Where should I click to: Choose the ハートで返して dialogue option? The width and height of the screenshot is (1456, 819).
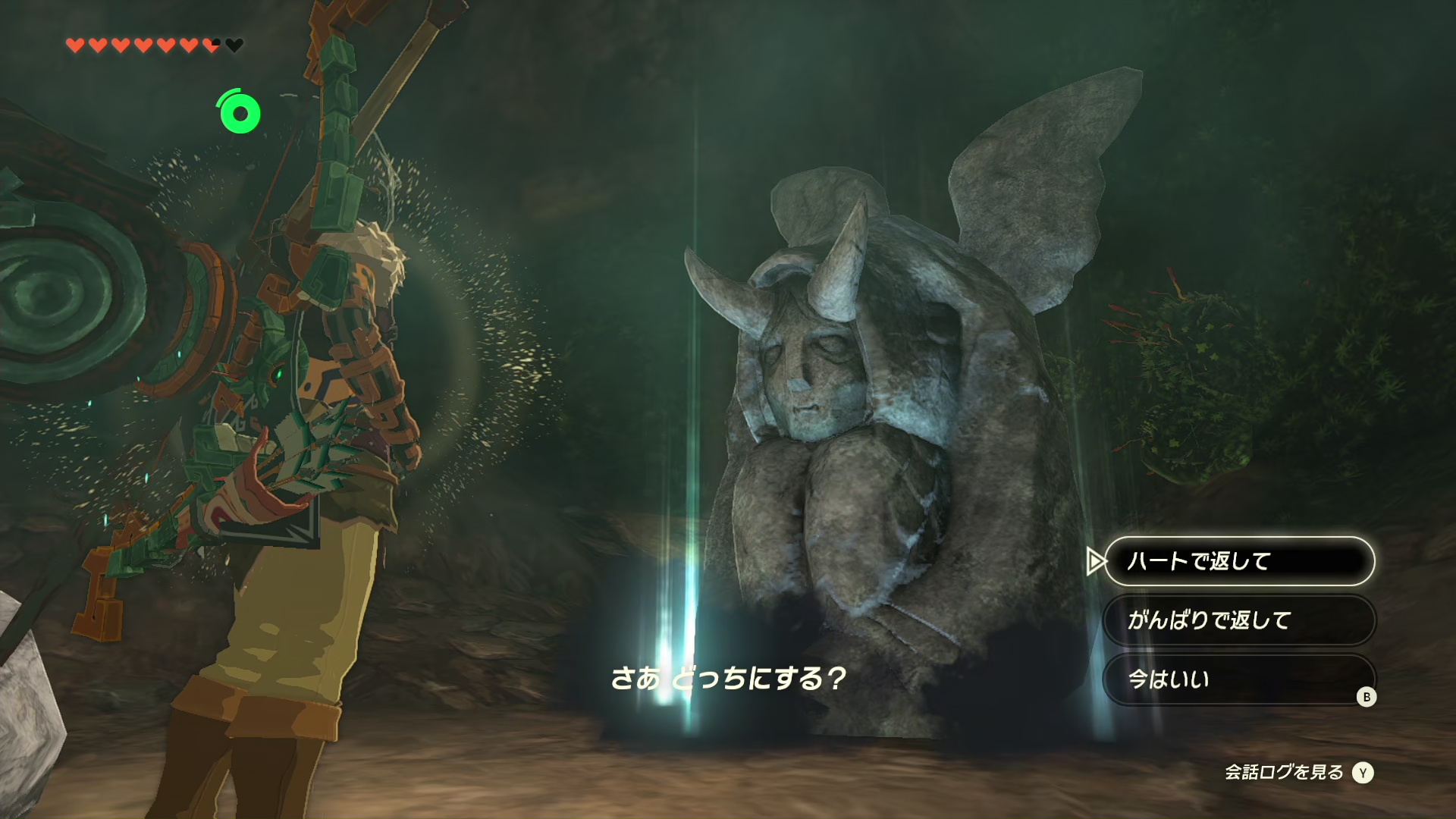(x=1238, y=561)
